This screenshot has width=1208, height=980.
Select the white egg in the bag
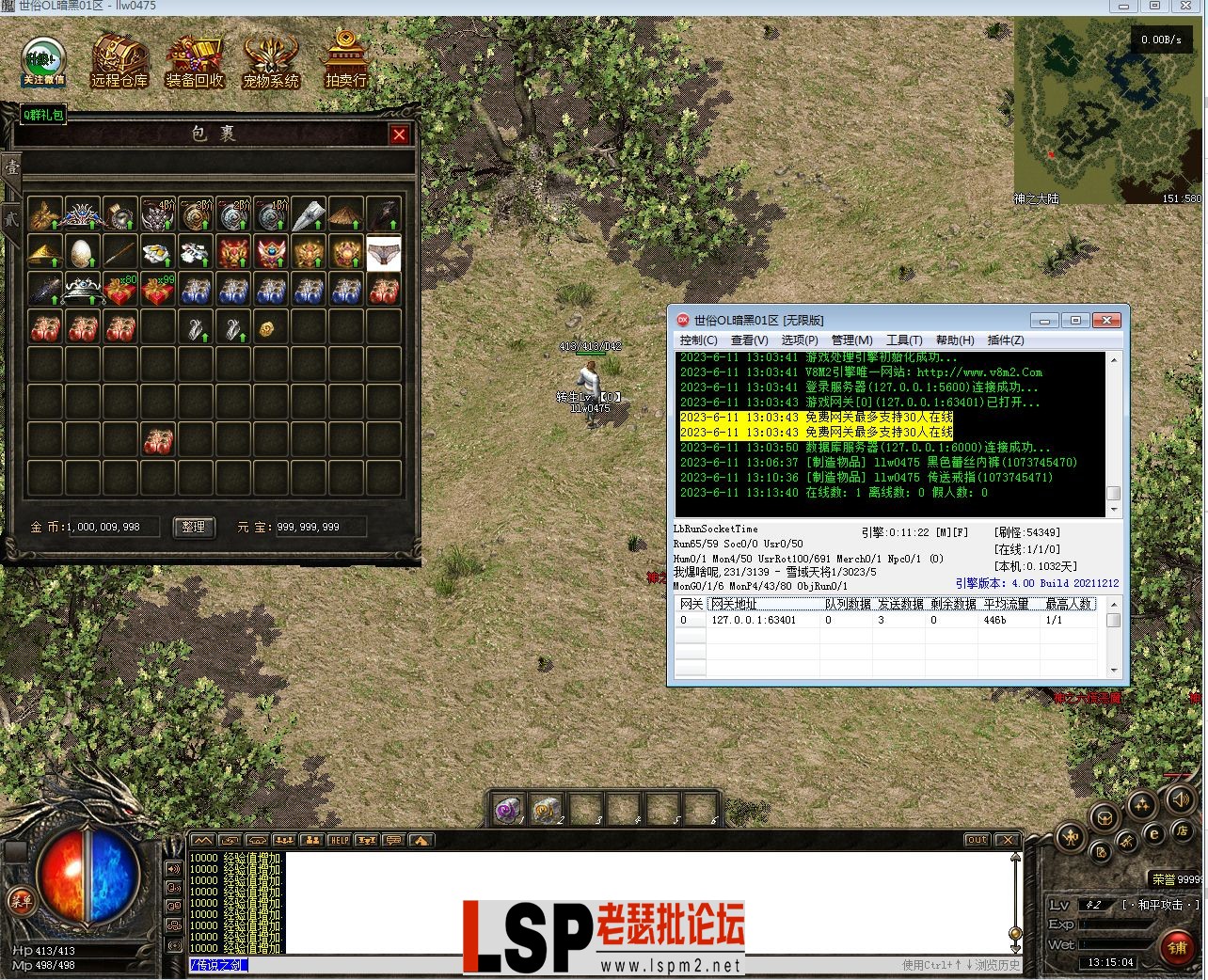[x=83, y=253]
